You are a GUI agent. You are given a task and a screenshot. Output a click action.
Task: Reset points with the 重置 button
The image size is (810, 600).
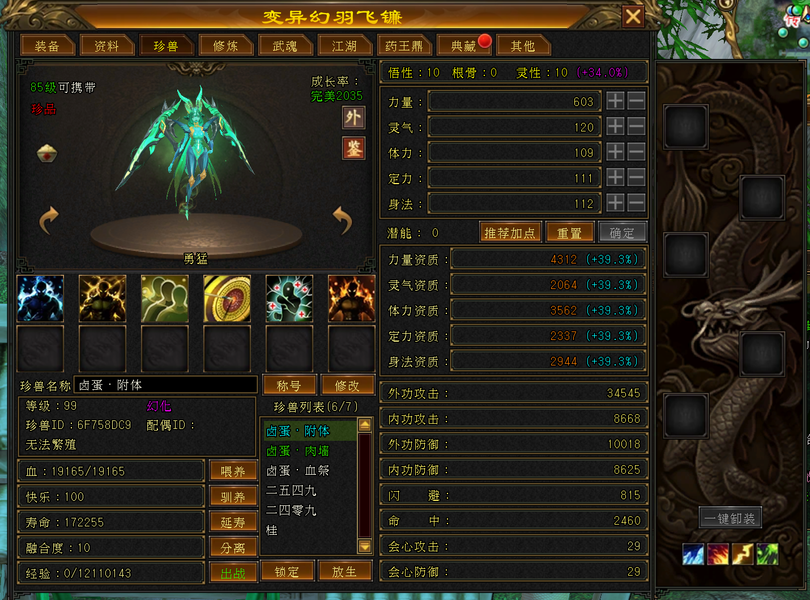[569, 232]
